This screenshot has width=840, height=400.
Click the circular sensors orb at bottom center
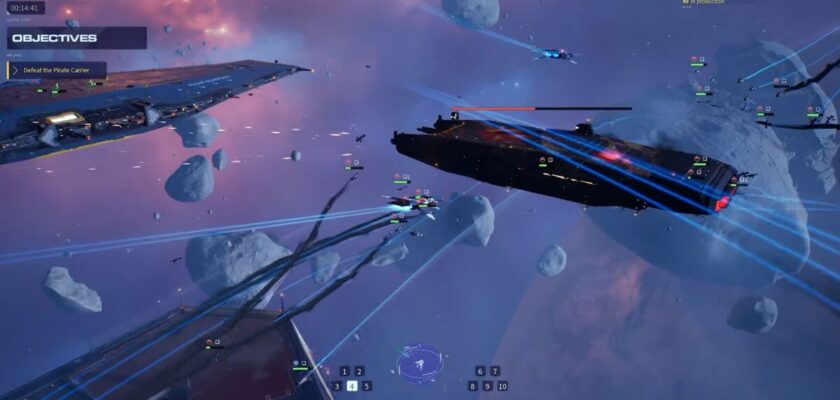coord(420,364)
